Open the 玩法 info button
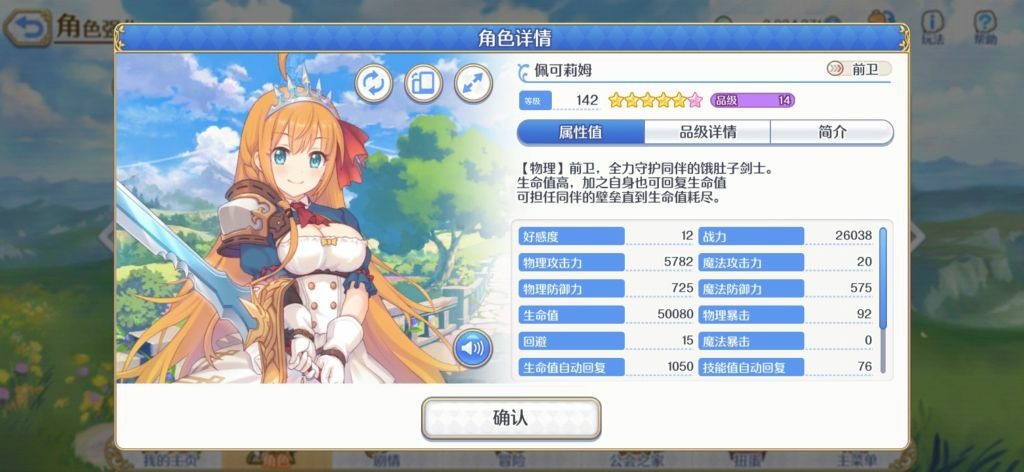This screenshot has height=472, width=1024. click(x=932, y=27)
